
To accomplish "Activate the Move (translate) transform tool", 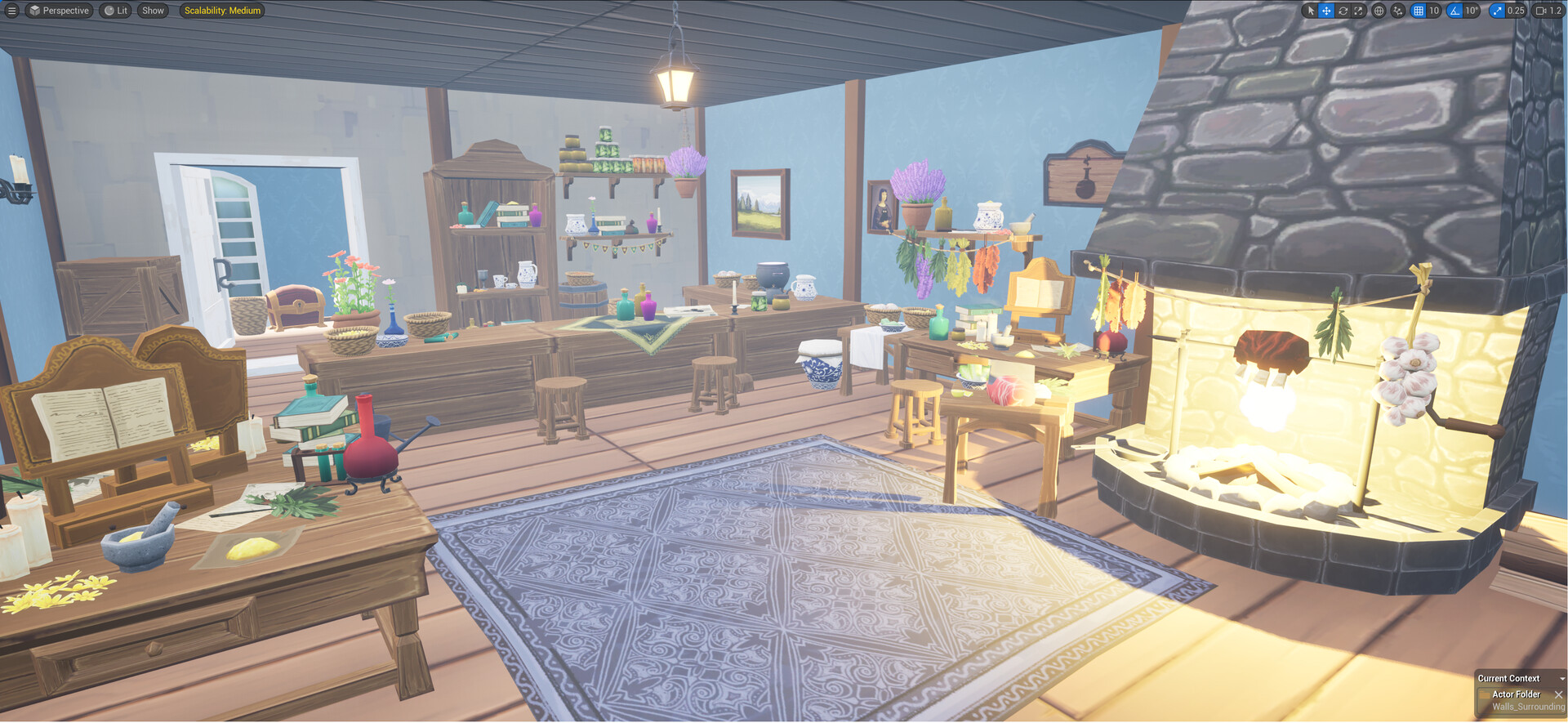I will [1325, 11].
